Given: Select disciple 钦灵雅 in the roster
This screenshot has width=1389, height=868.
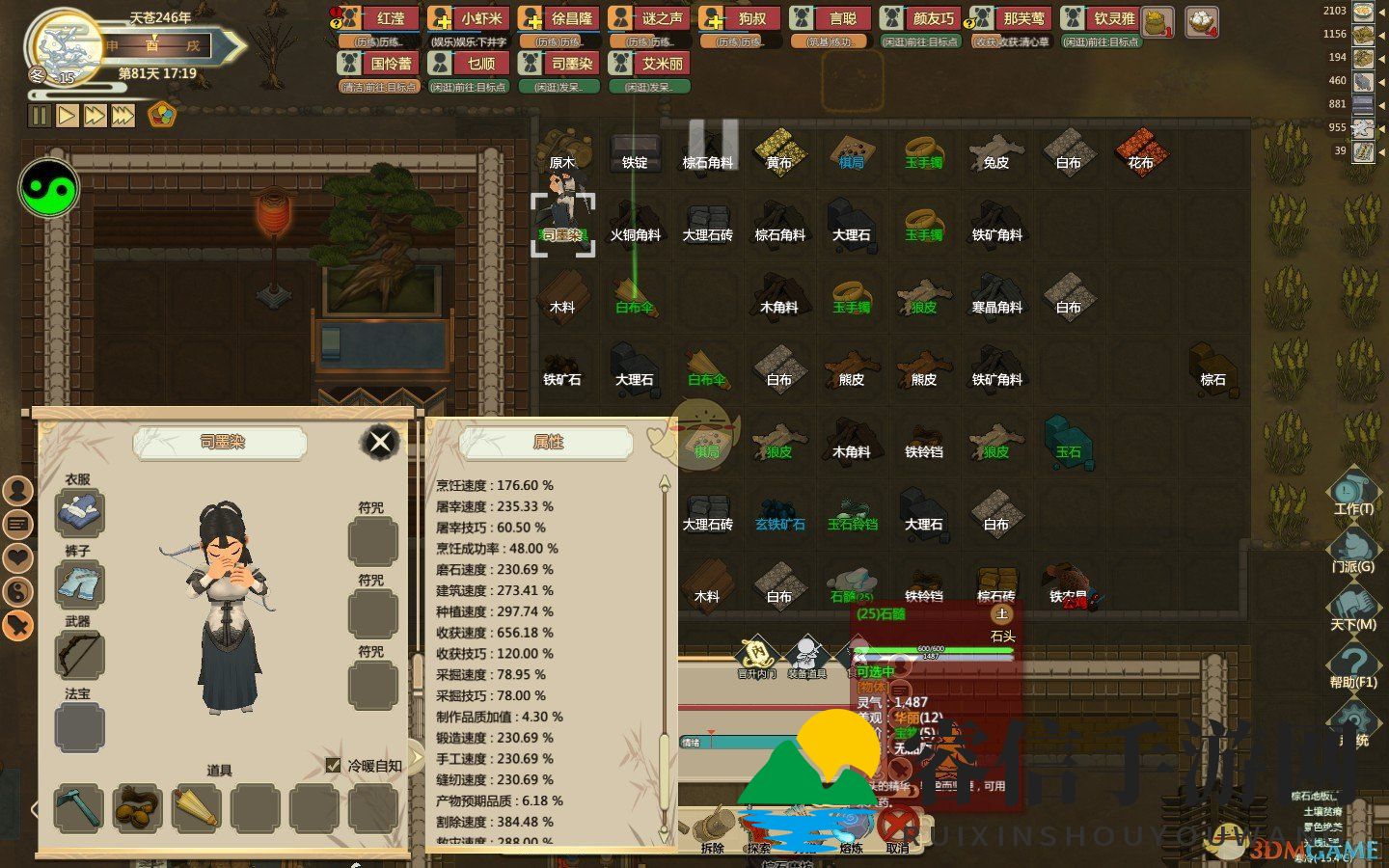Looking at the screenshot, I should pyautogui.click(x=1102, y=18).
